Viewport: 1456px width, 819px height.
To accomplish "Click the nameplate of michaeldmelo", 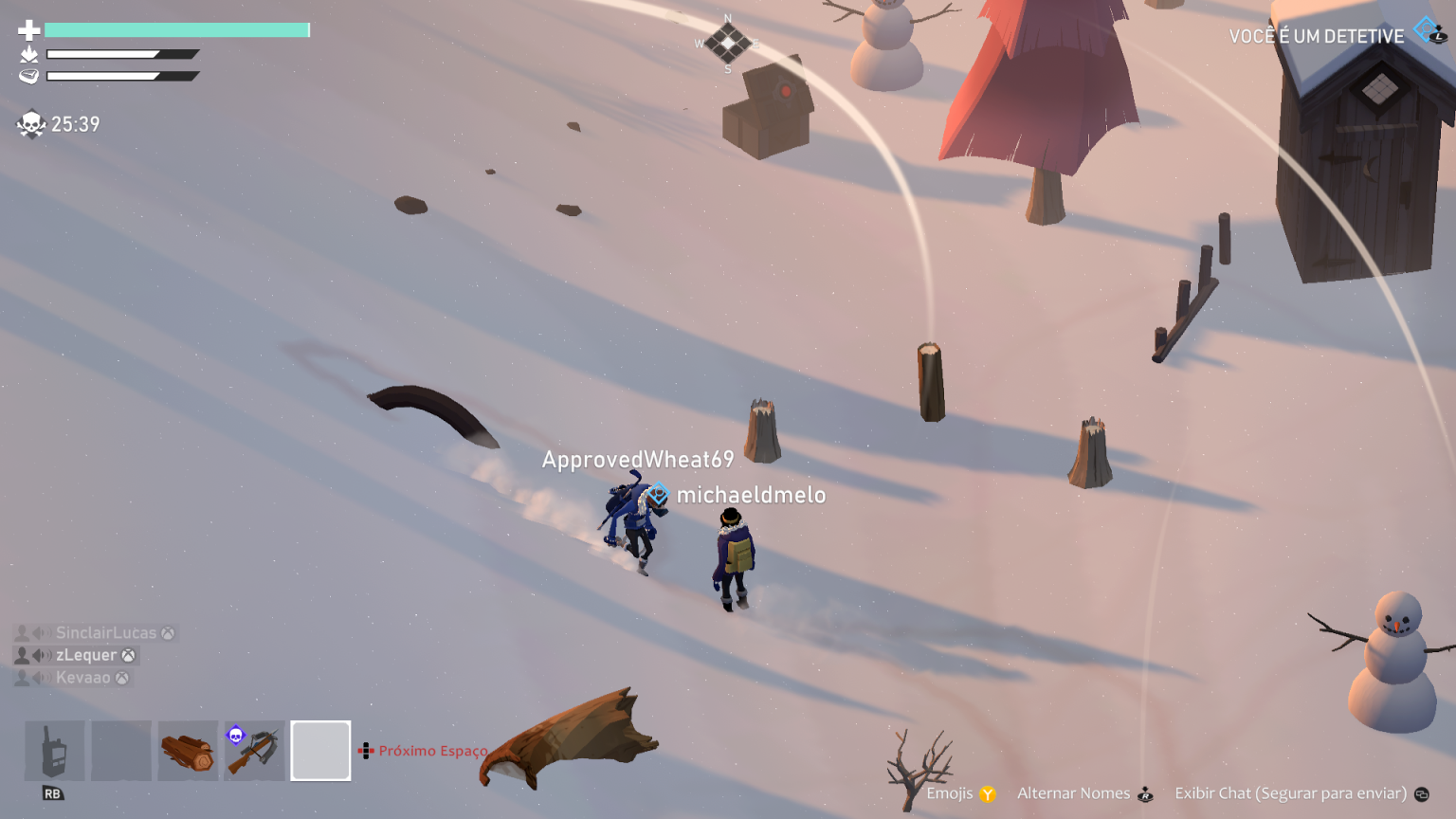I will [x=751, y=494].
